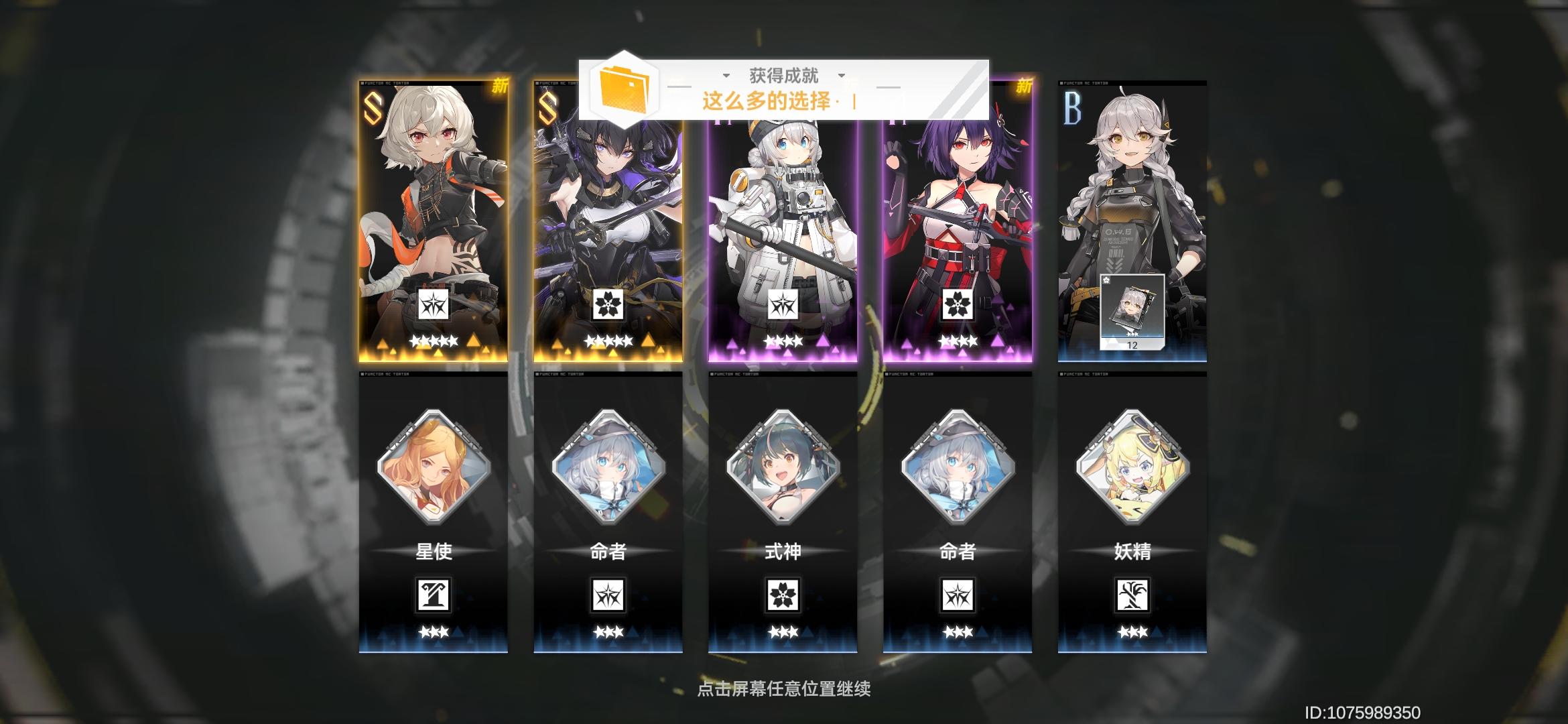1568x724 pixels.
Task: Expand the left chevron beside 获得成就
Action: click(x=726, y=76)
